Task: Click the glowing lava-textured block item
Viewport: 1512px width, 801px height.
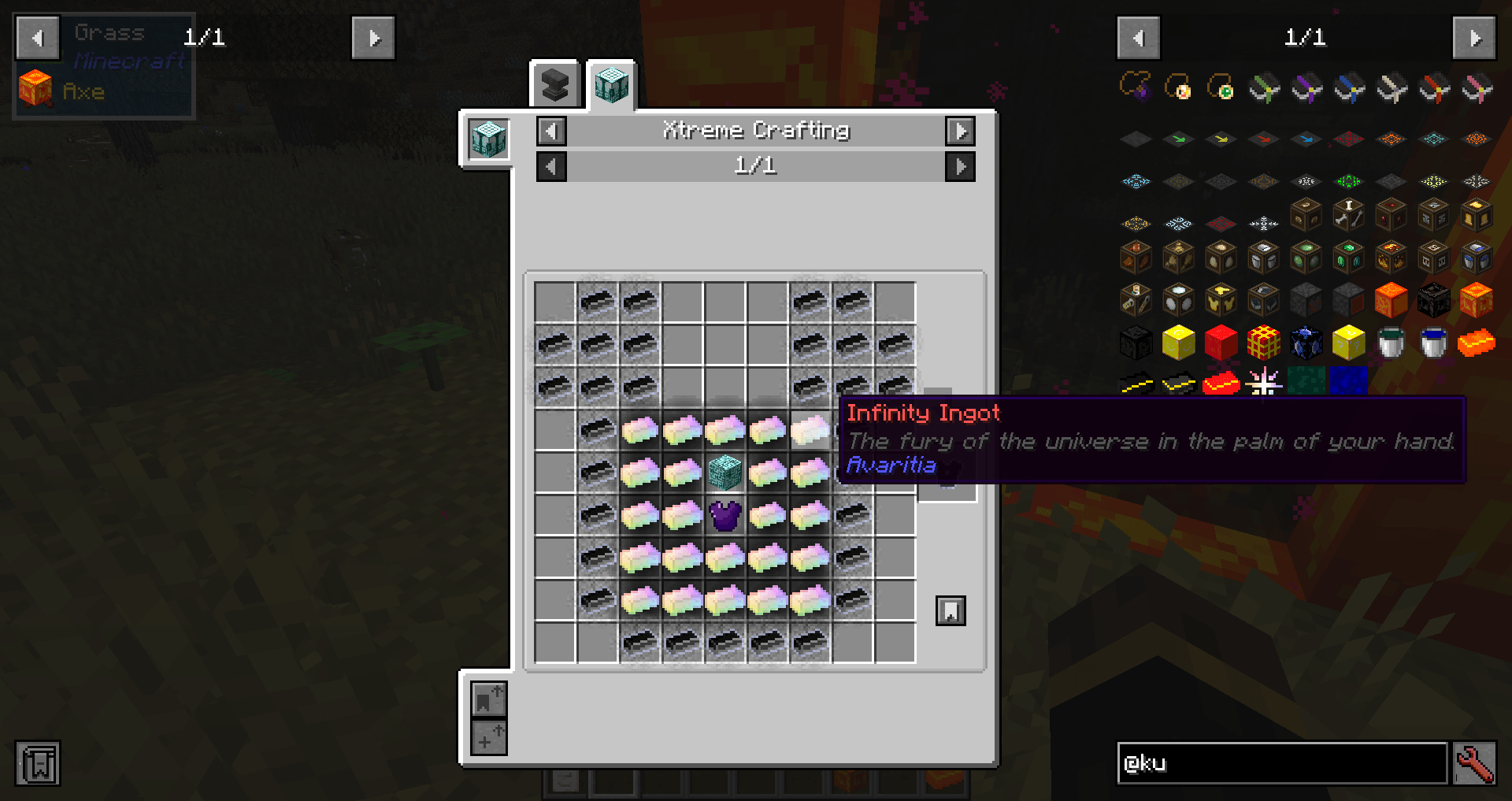Action: (1391, 300)
